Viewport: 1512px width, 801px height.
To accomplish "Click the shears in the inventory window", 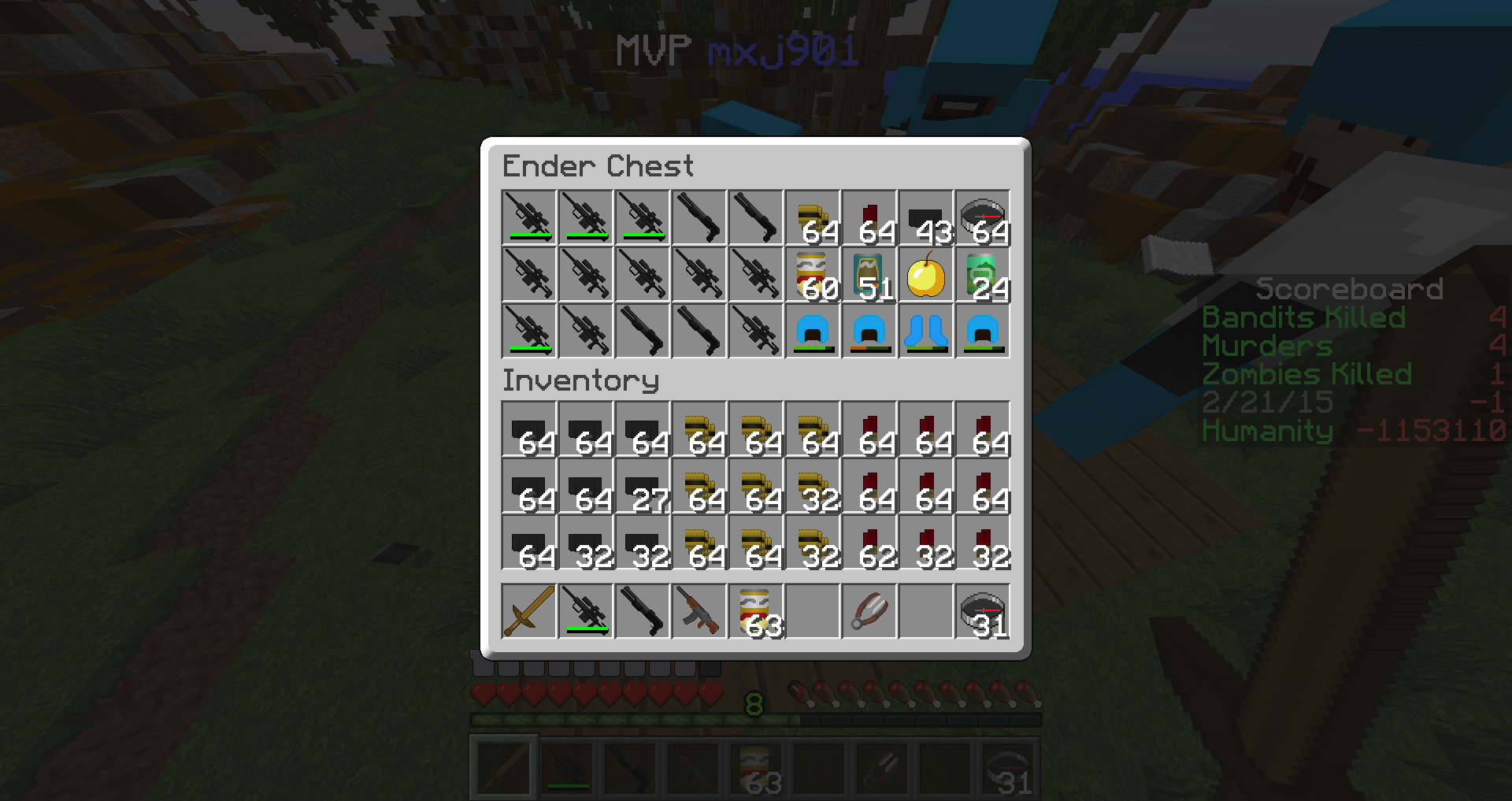I will [869, 612].
